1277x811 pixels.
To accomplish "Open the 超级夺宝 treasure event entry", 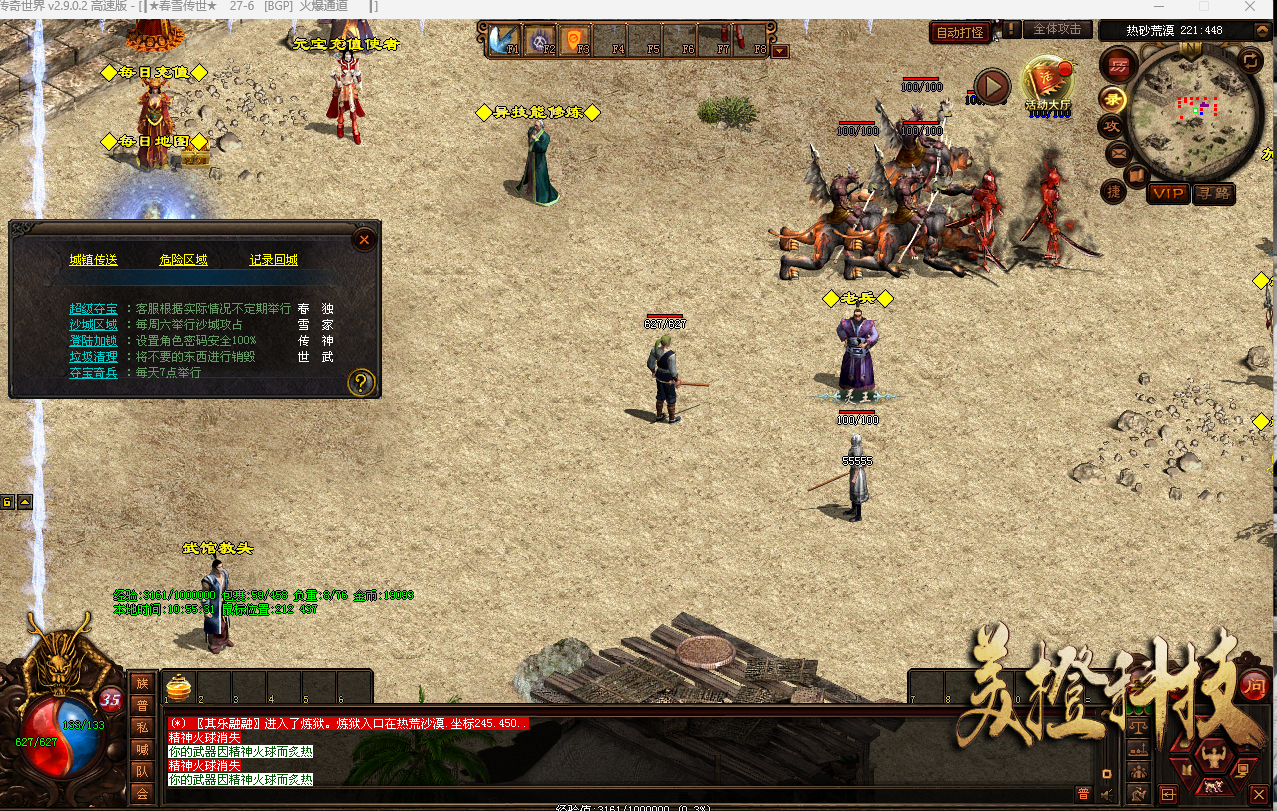I will click(x=93, y=309).
